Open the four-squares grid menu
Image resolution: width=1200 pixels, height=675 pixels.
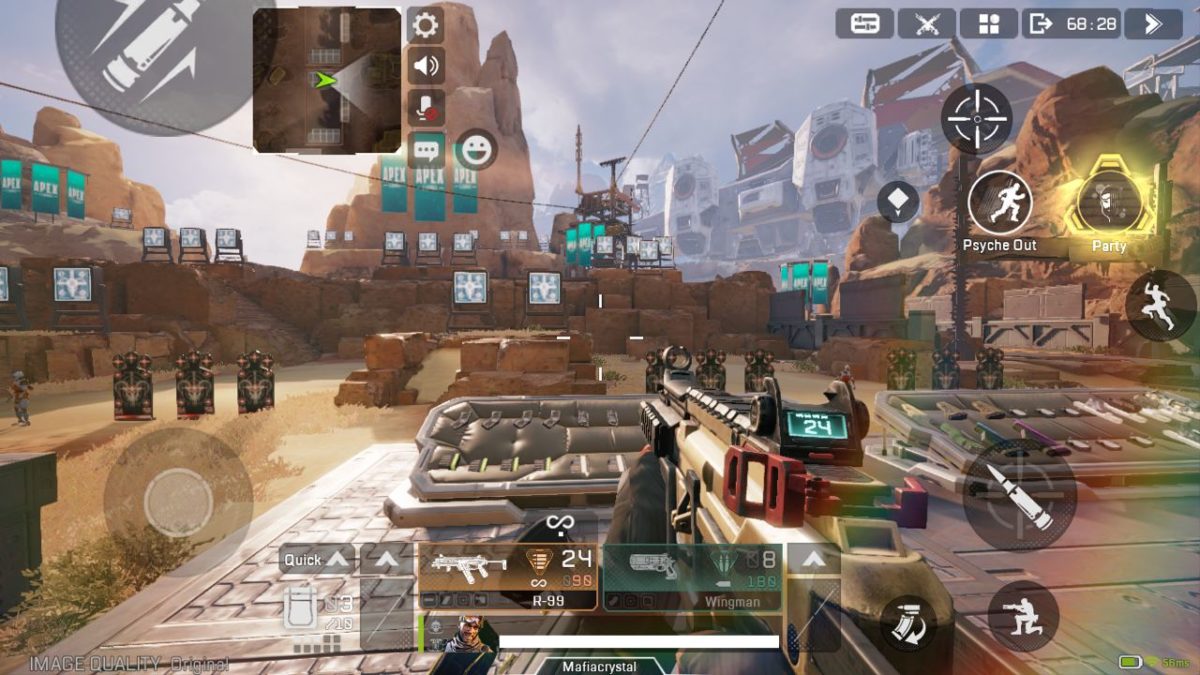point(988,24)
